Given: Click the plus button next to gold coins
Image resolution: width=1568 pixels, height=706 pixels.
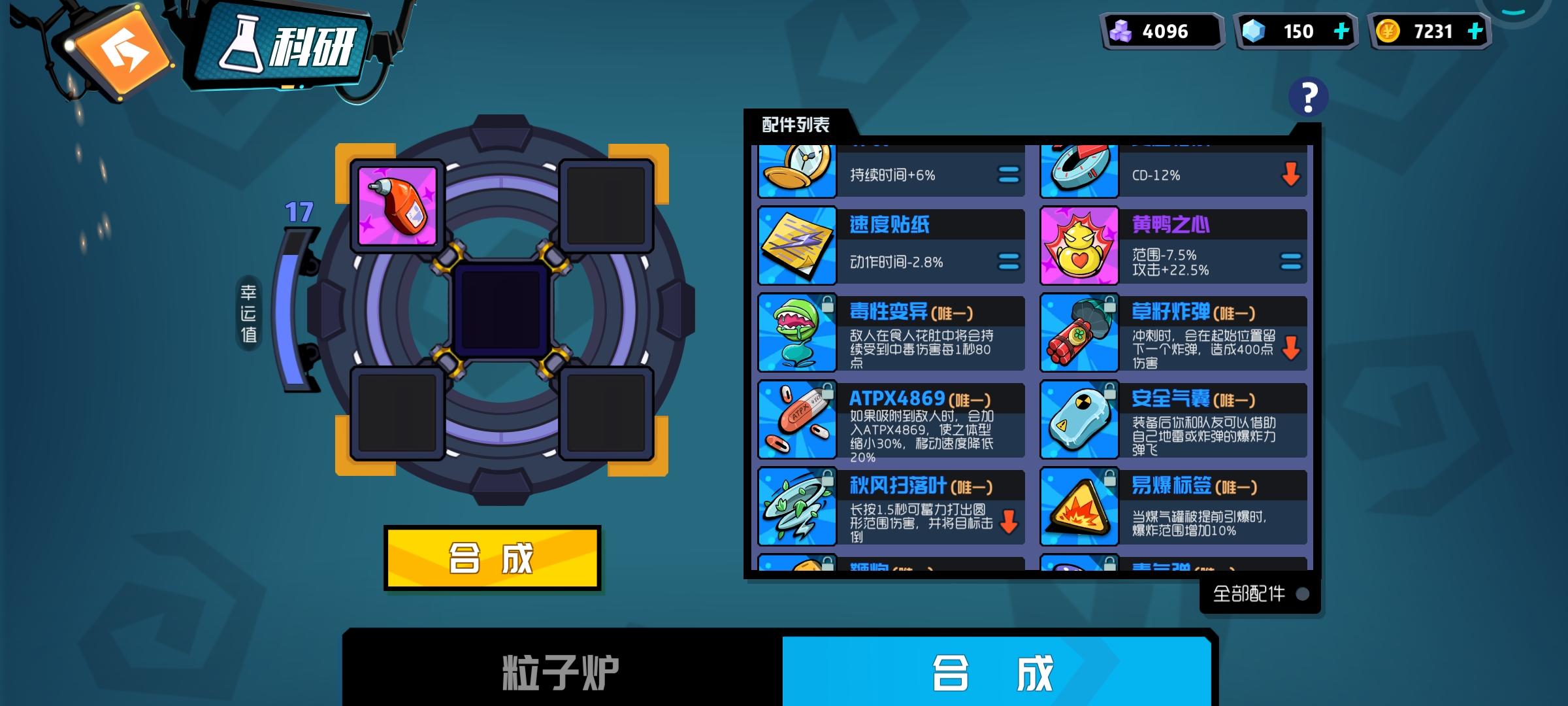Looking at the screenshot, I should point(1475,30).
